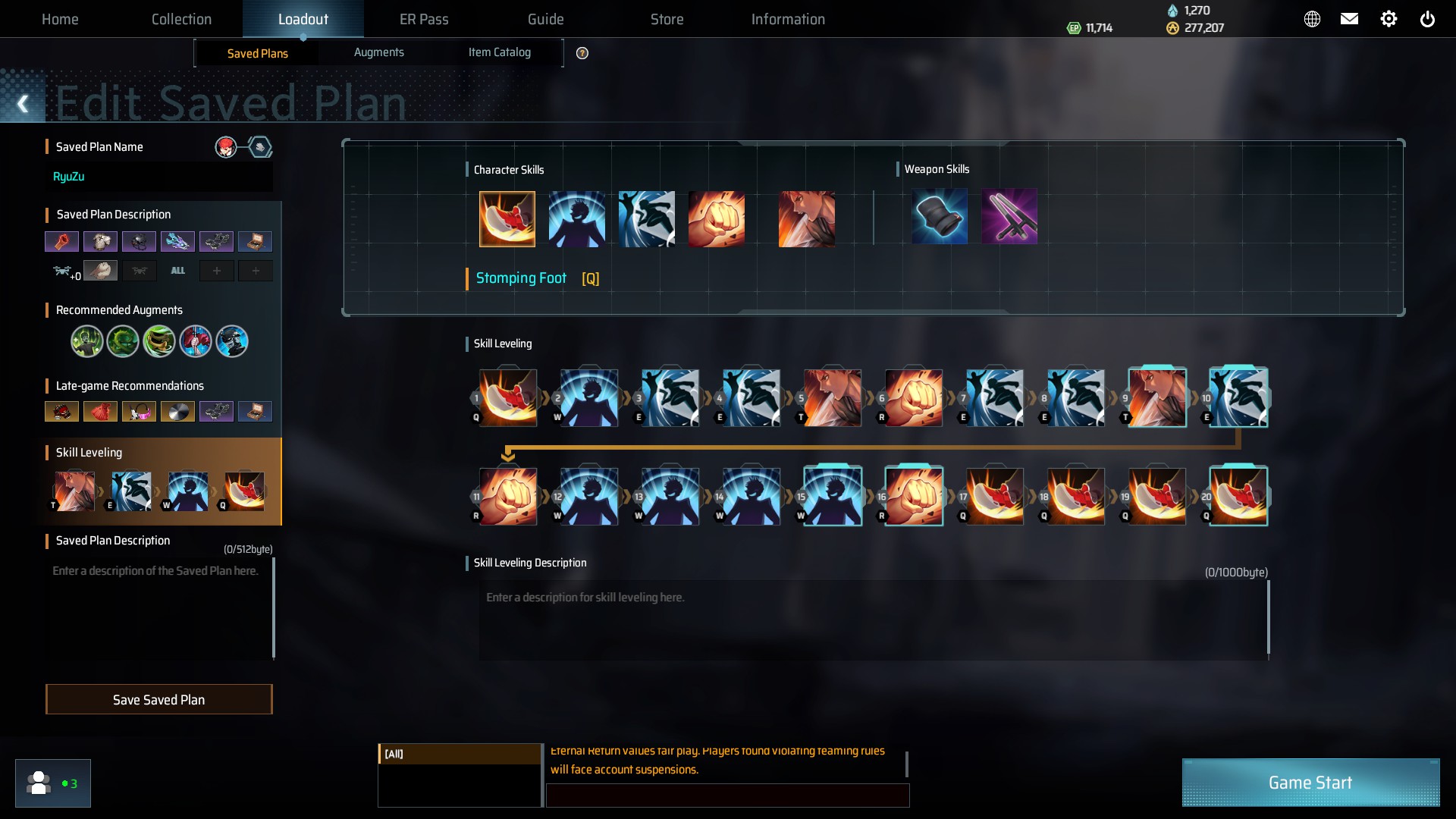Switch to the Augments tab
1456x819 pixels.
pyautogui.click(x=378, y=52)
